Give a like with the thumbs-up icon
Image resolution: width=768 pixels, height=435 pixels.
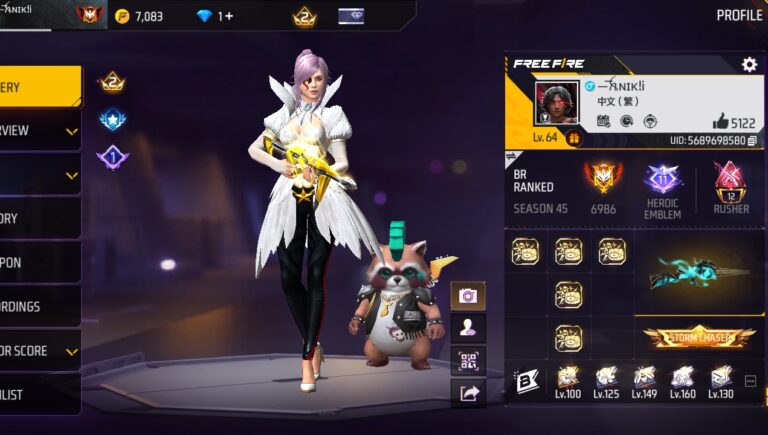[x=720, y=120]
